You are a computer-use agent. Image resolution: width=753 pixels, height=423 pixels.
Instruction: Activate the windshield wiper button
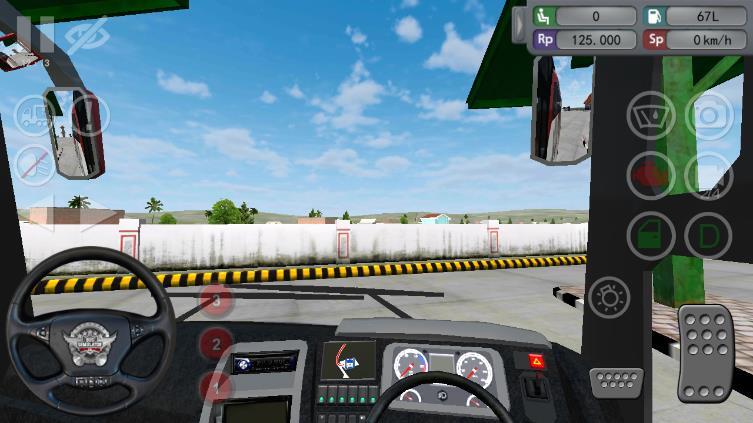[x=651, y=116]
